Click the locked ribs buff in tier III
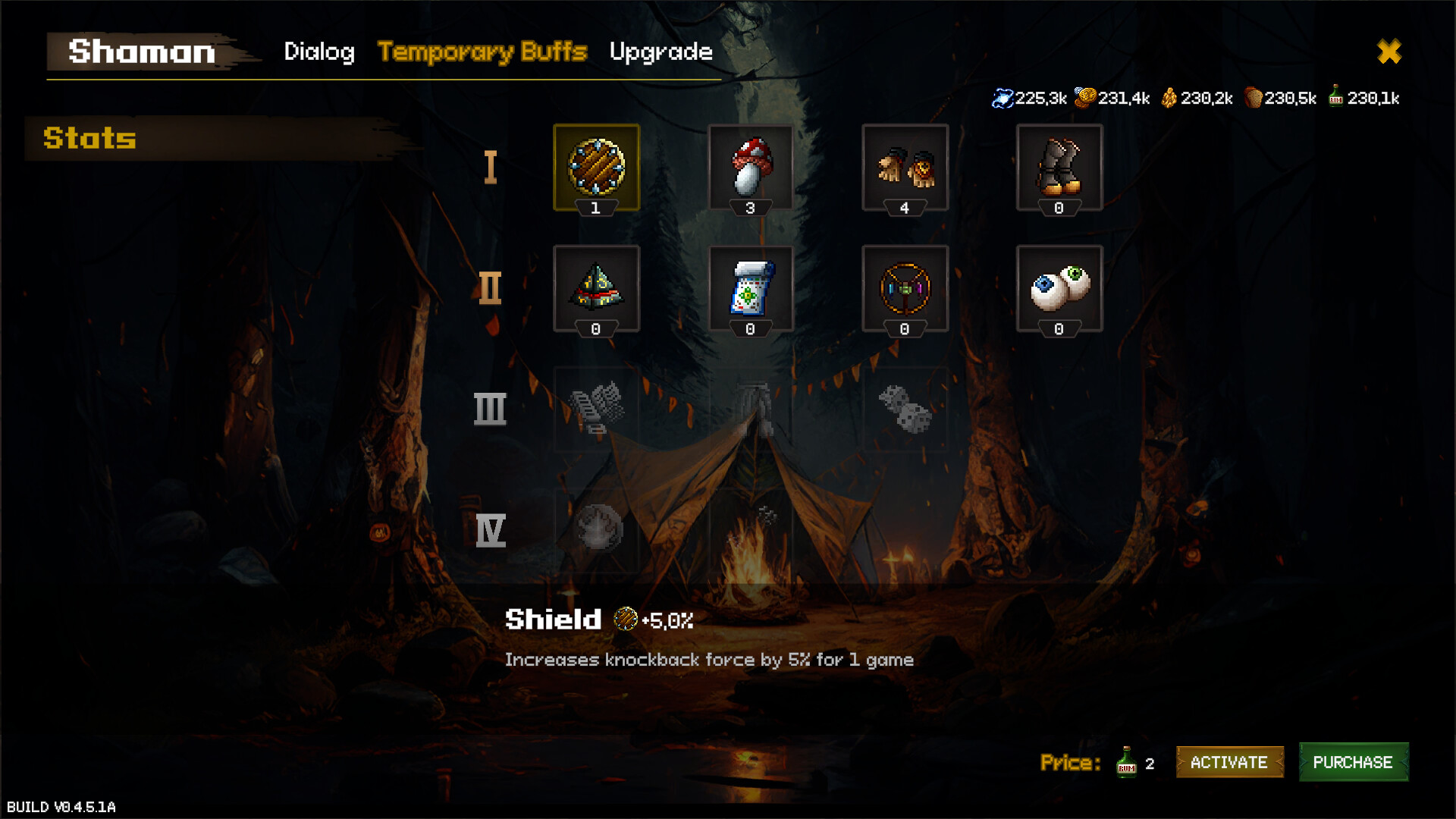Image resolution: width=1456 pixels, height=819 pixels. pyautogui.click(x=597, y=409)
